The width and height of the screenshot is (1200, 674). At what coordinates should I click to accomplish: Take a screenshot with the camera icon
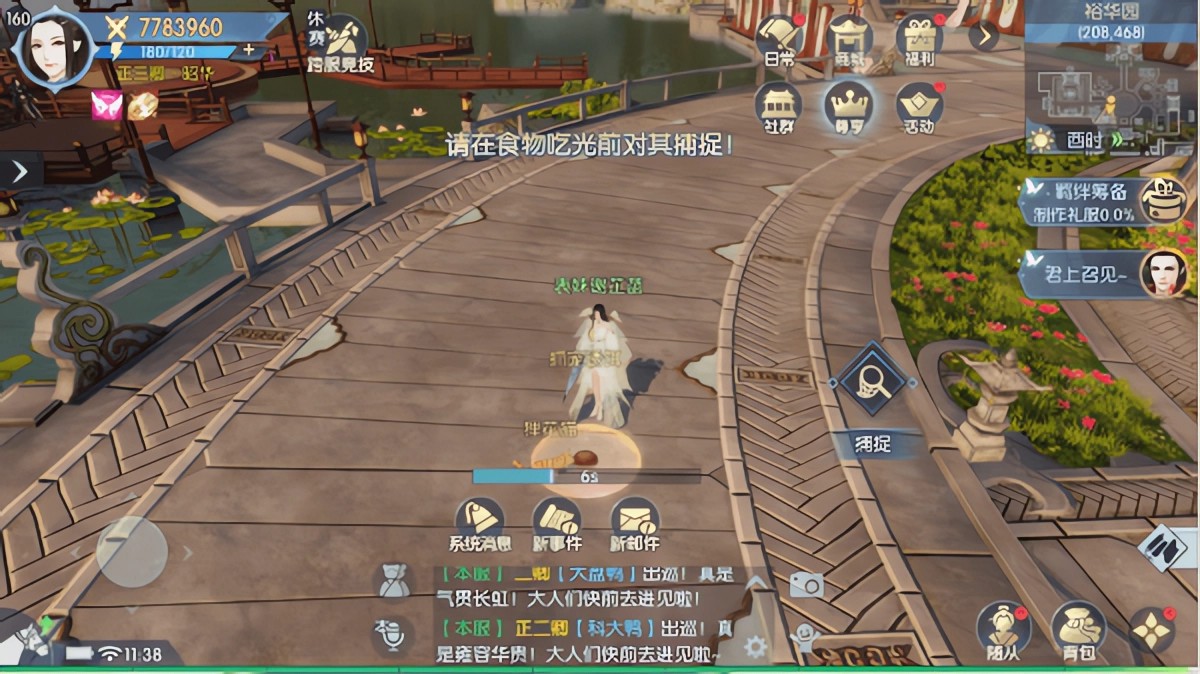click(806, 585)
